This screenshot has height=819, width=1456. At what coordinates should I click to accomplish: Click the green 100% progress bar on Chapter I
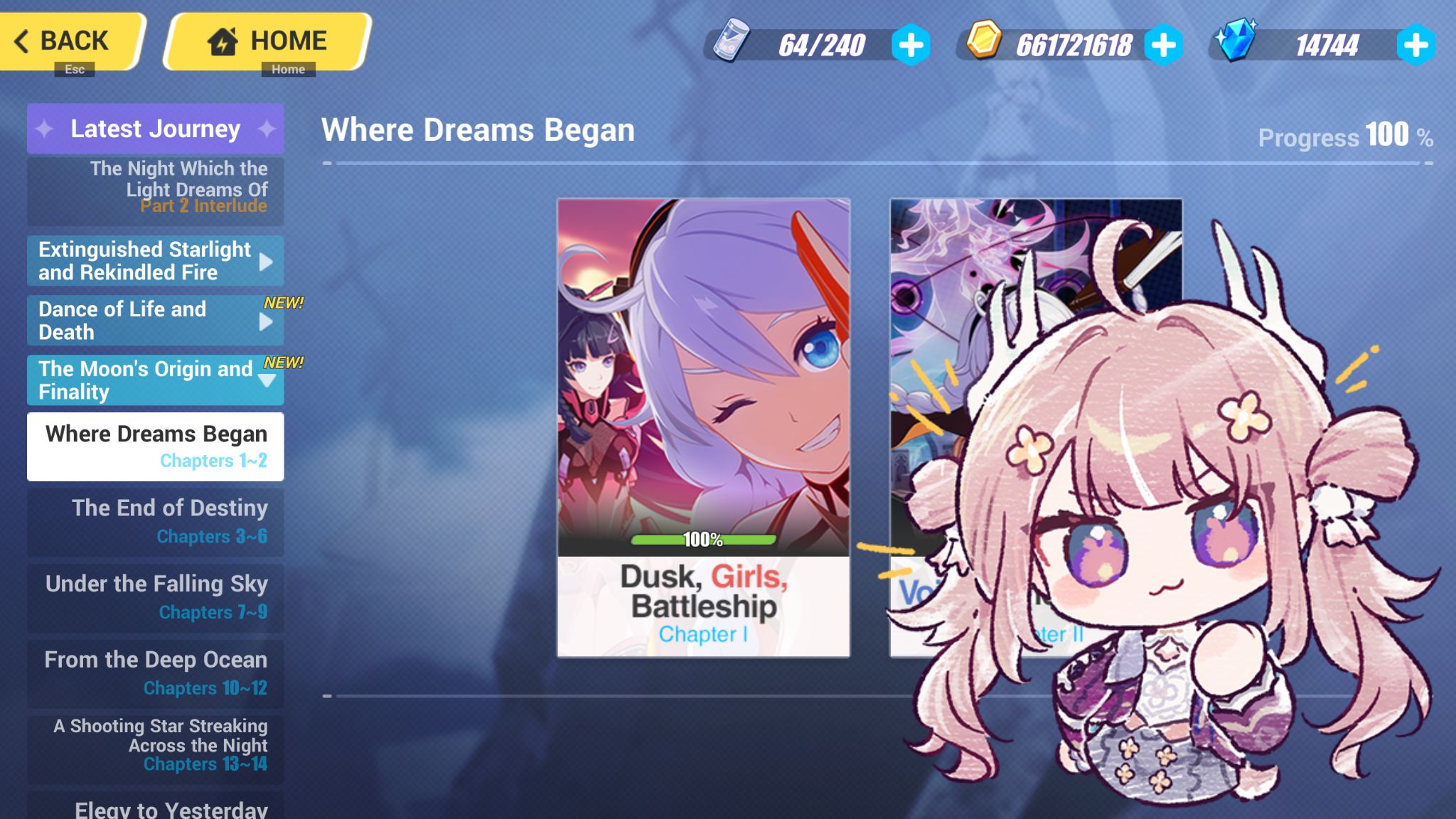702,541
